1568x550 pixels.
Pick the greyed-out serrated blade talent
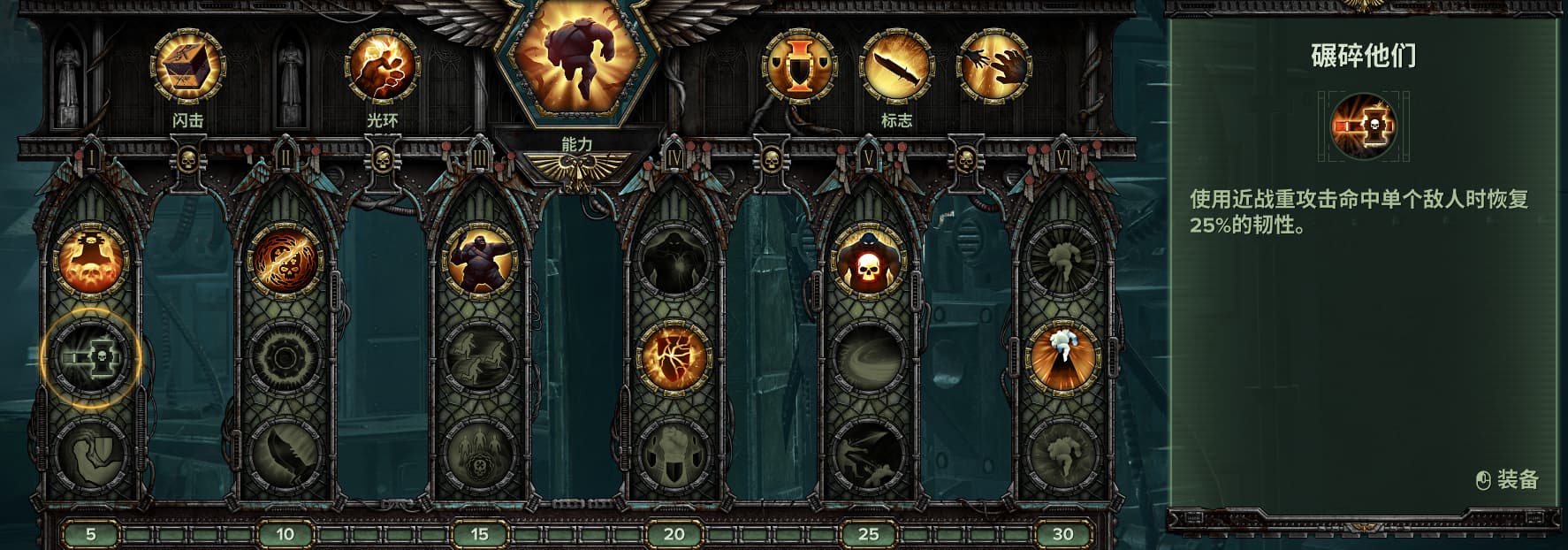(x=285, y=455)
